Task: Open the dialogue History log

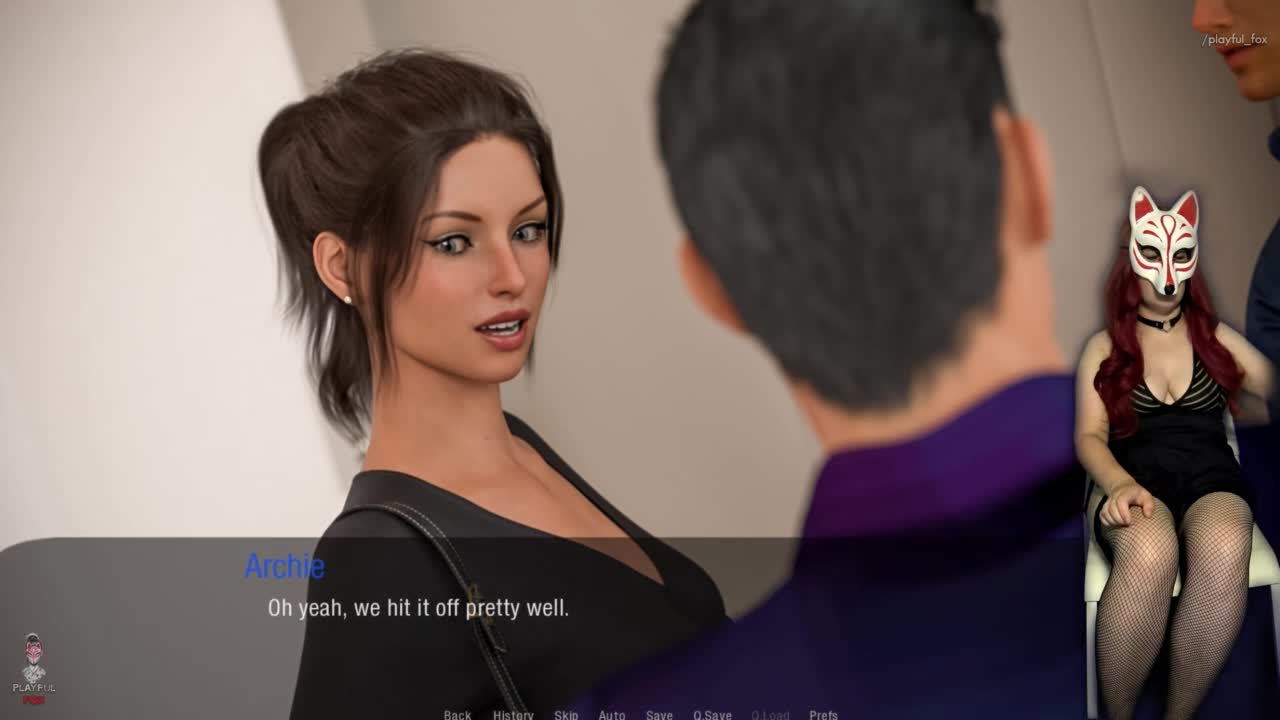Action: pyautogui.click(x=513, y=714)
